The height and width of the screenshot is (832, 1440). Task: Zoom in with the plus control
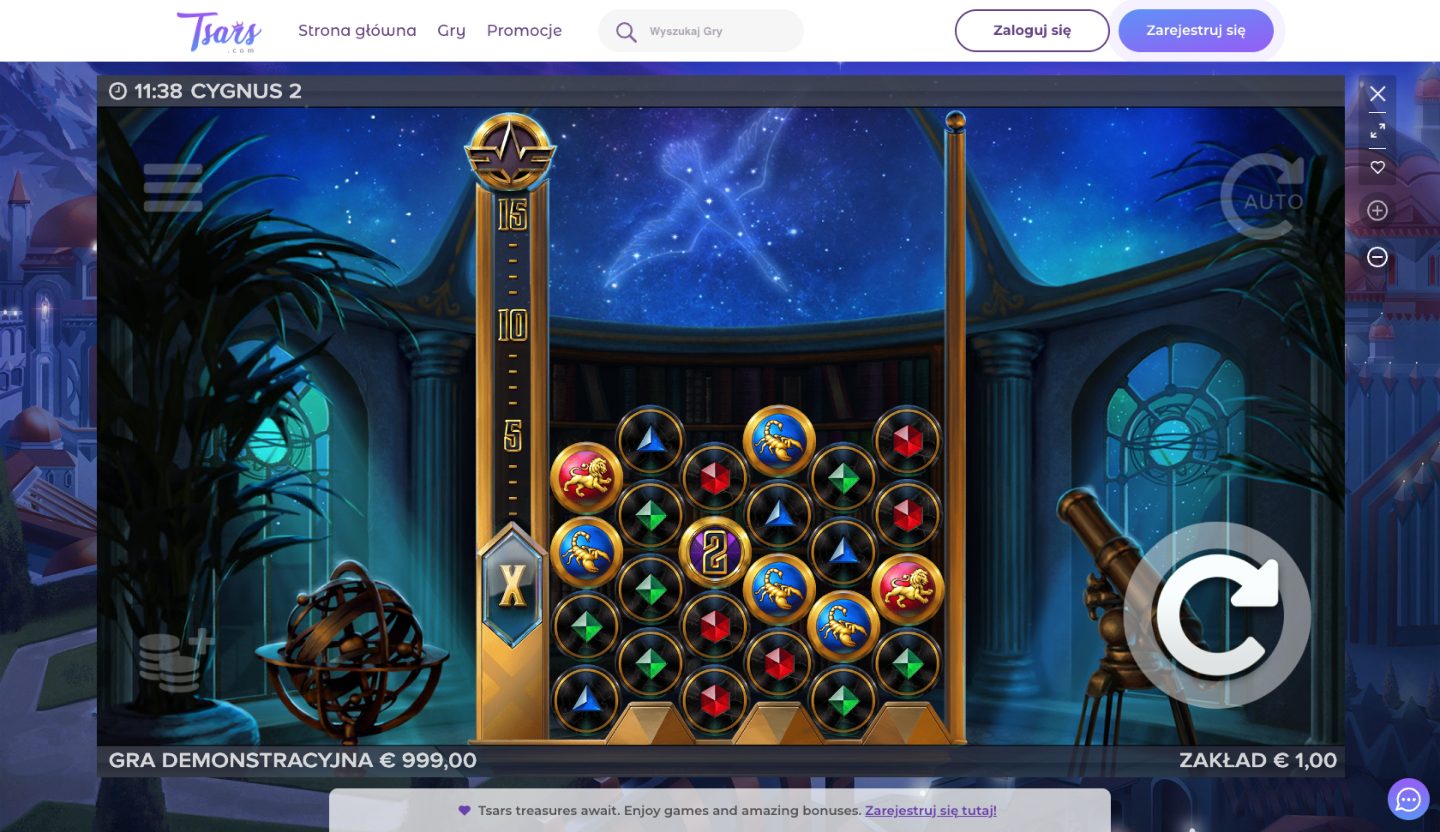pos(1377,210)
